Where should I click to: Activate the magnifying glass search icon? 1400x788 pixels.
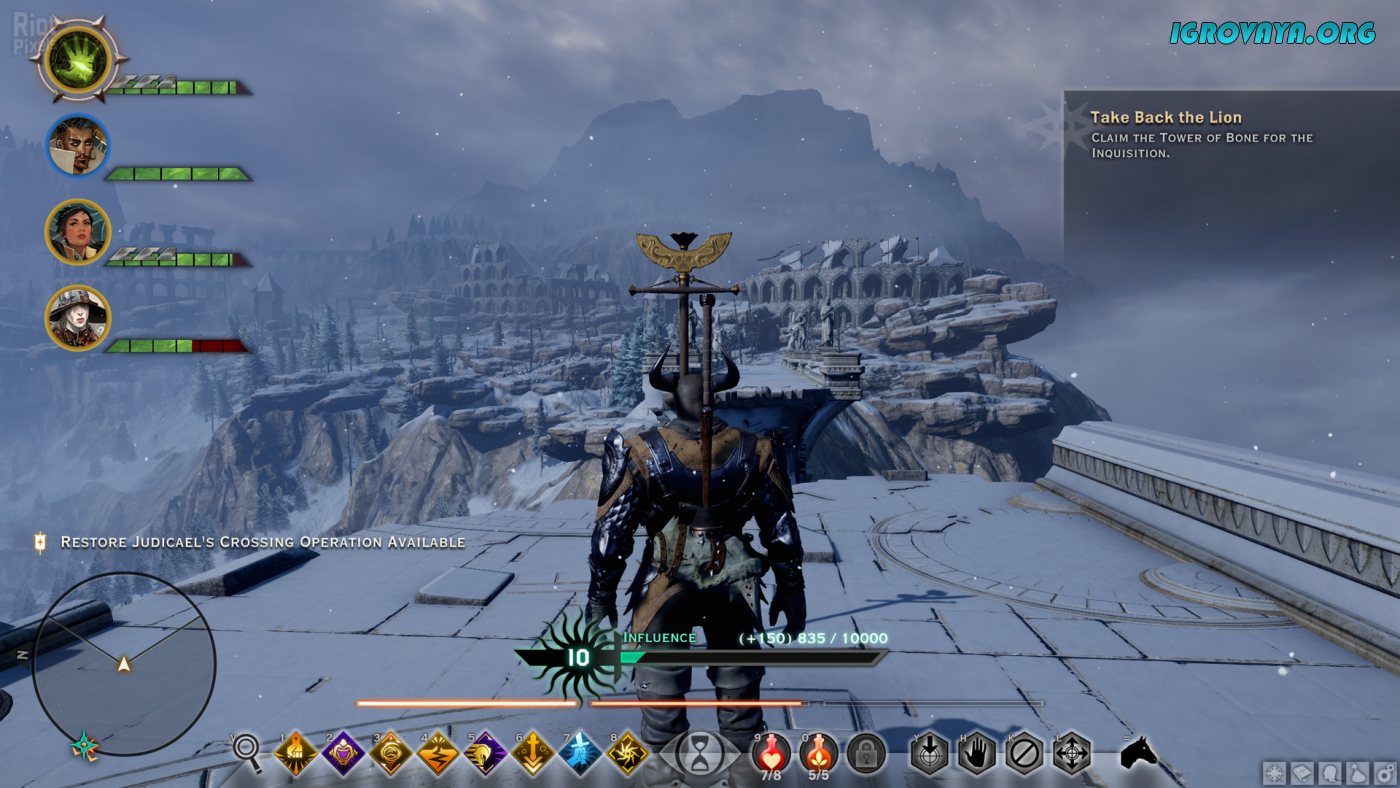247,752
